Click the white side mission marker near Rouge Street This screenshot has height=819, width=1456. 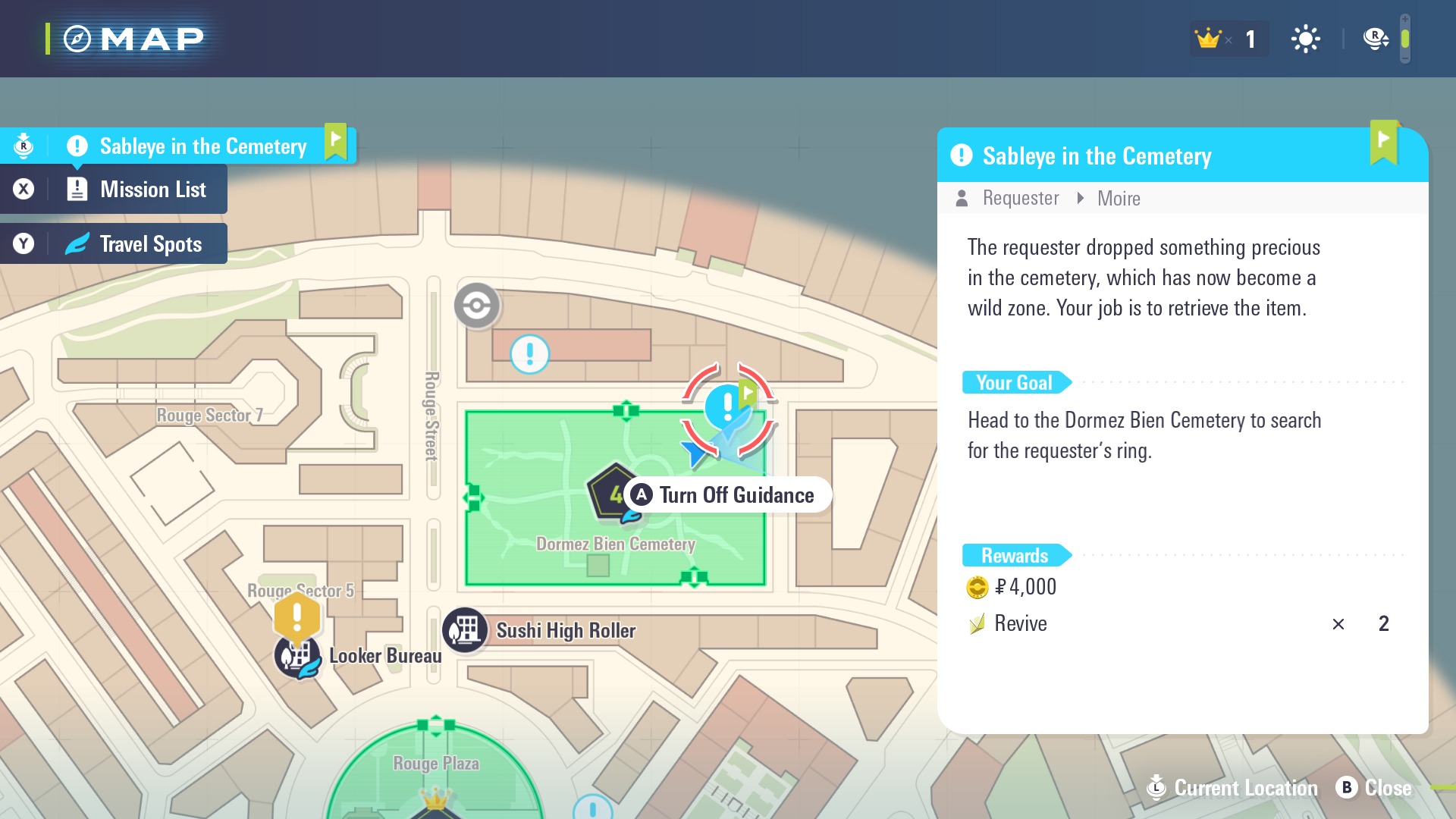coord(529,354)
